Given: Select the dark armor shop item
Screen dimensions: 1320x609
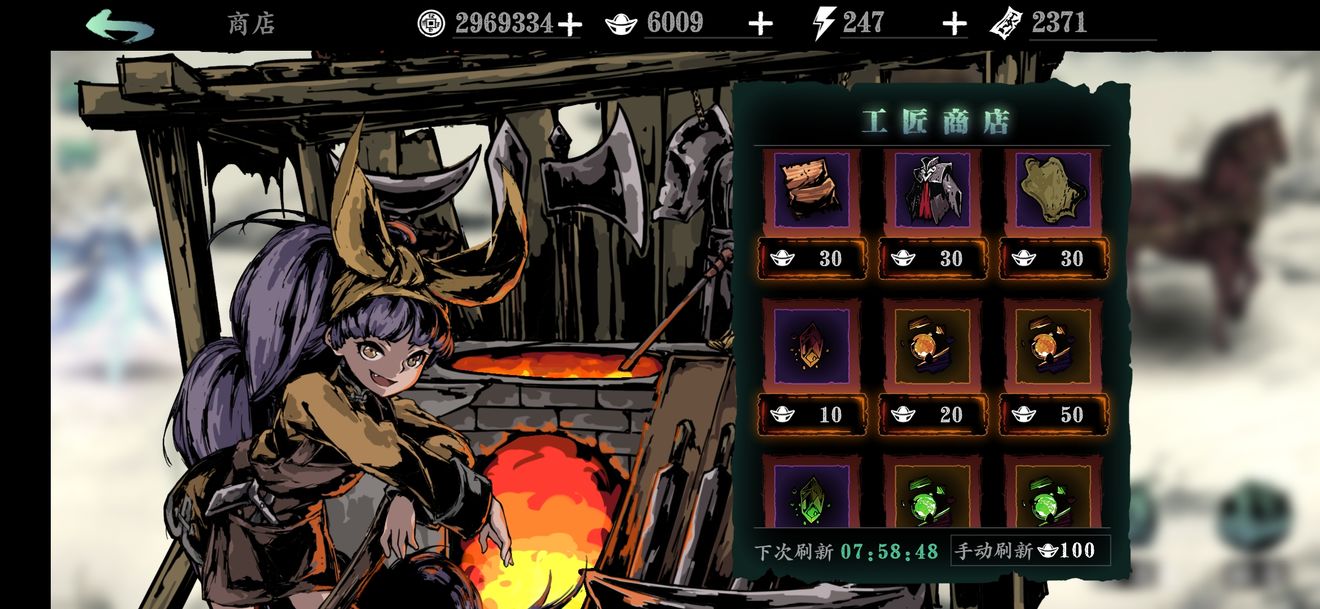Looking at the screenshot, I should coord(932,190).
